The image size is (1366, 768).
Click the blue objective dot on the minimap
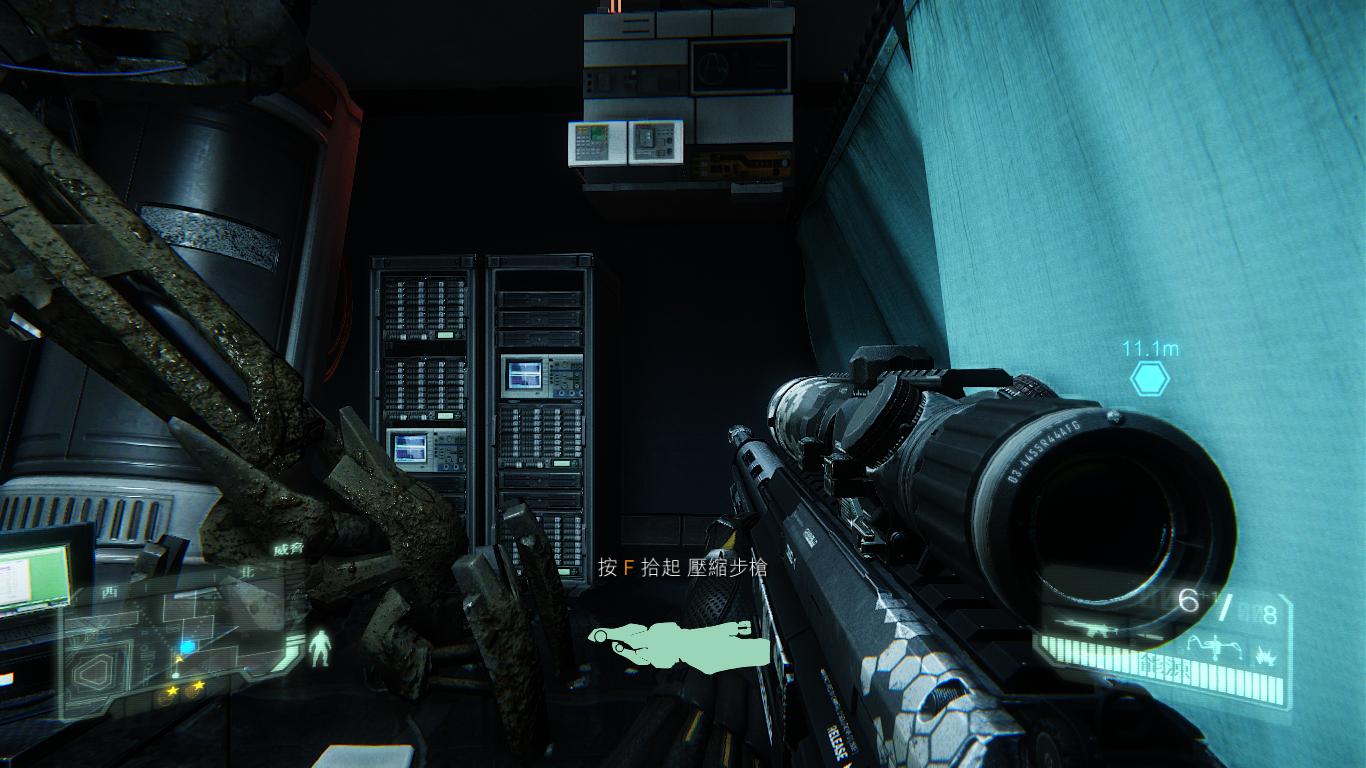click(186, 647)
